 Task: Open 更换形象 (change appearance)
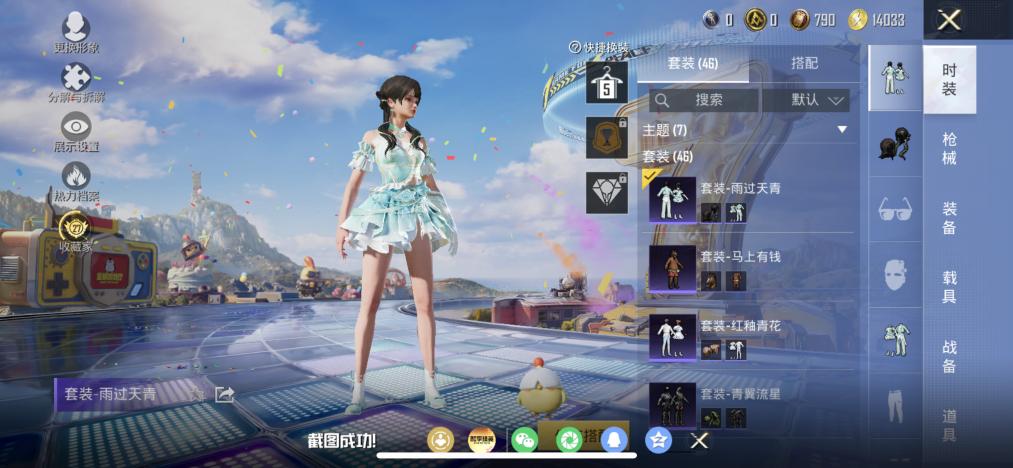click(x=76, y=32)
